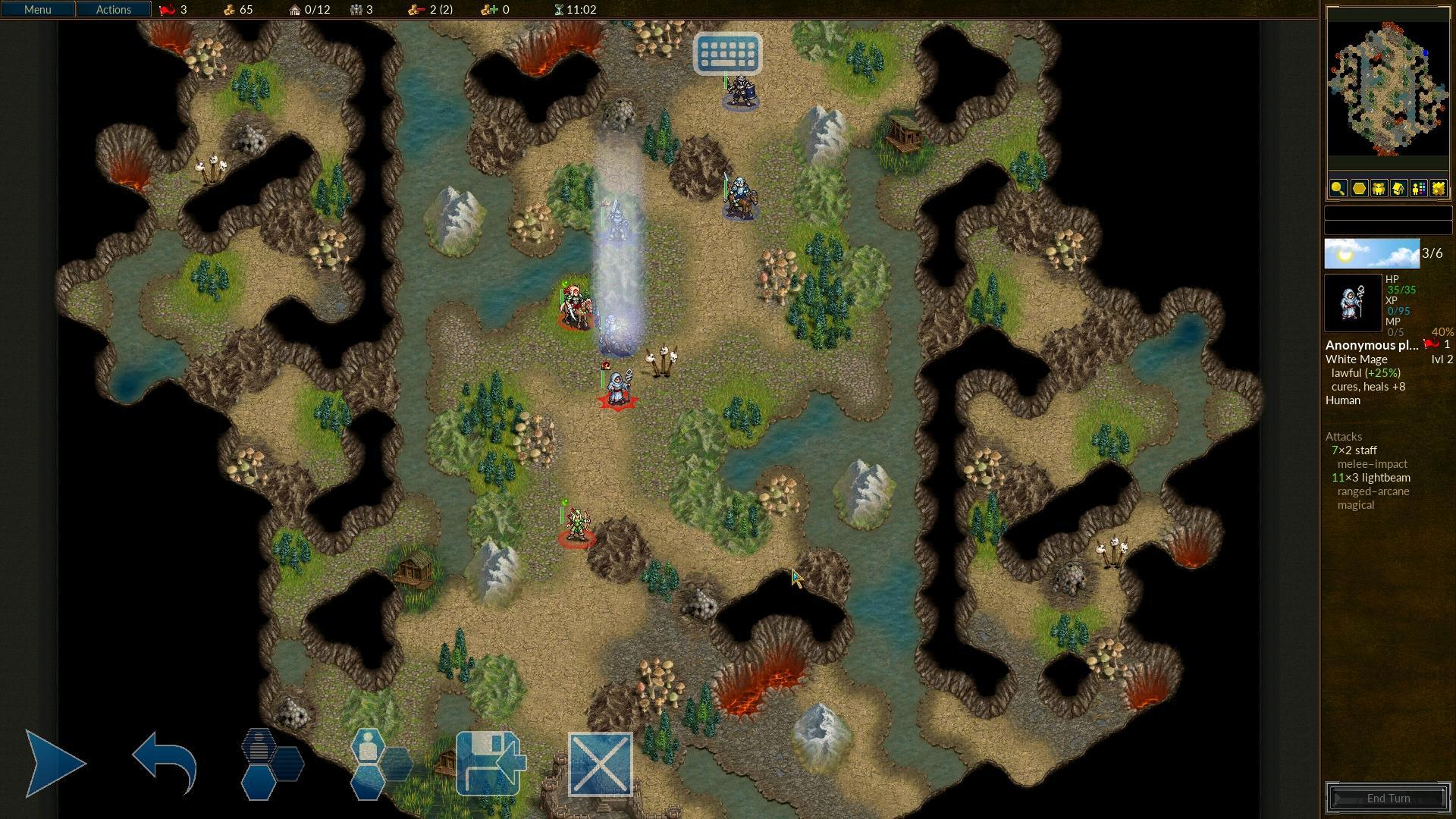Open the Menu dropdown
This screenshot has height=819, width=1456.
37,10
